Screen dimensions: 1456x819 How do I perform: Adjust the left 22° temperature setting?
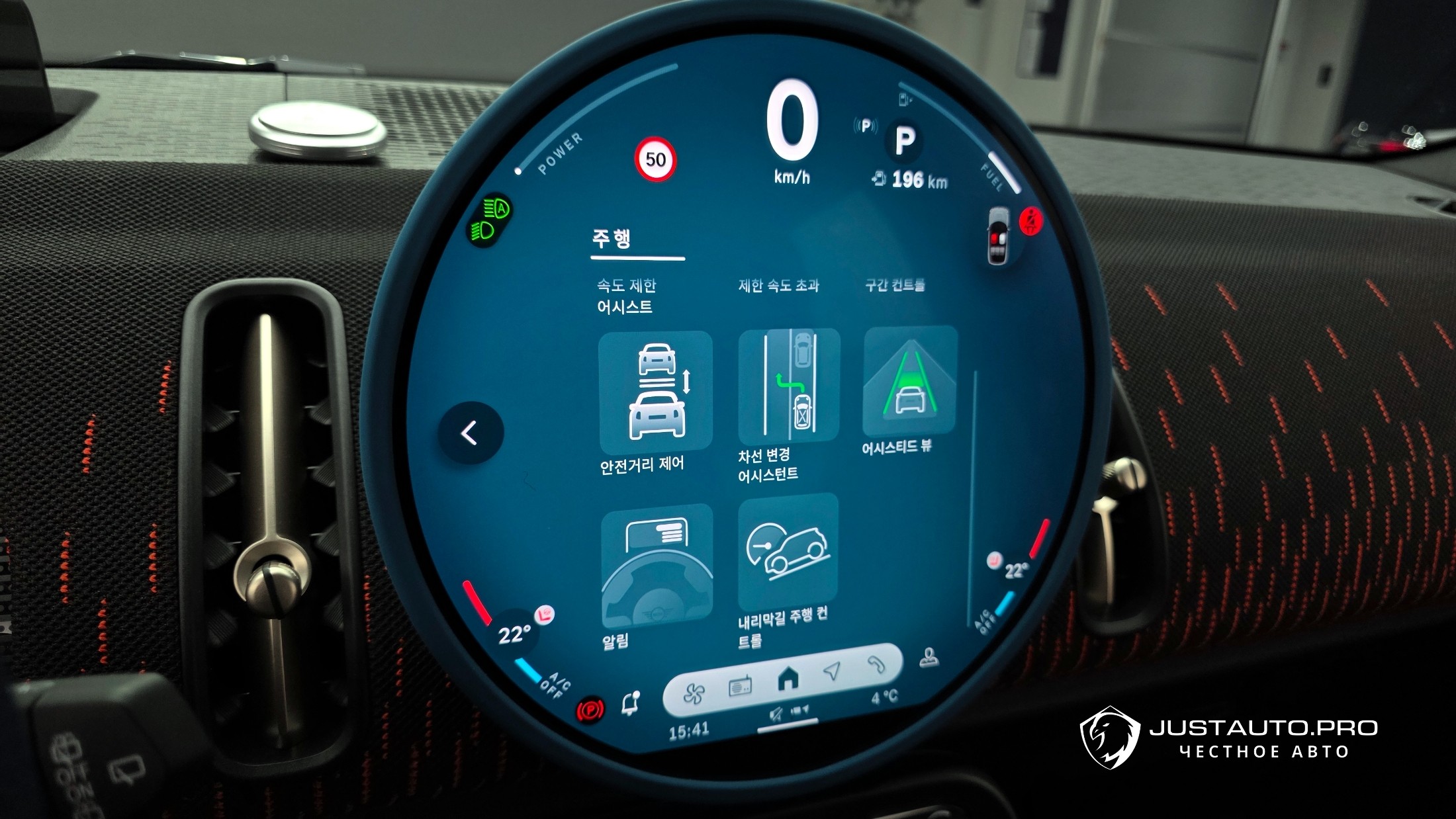click(x=514, y=636)
